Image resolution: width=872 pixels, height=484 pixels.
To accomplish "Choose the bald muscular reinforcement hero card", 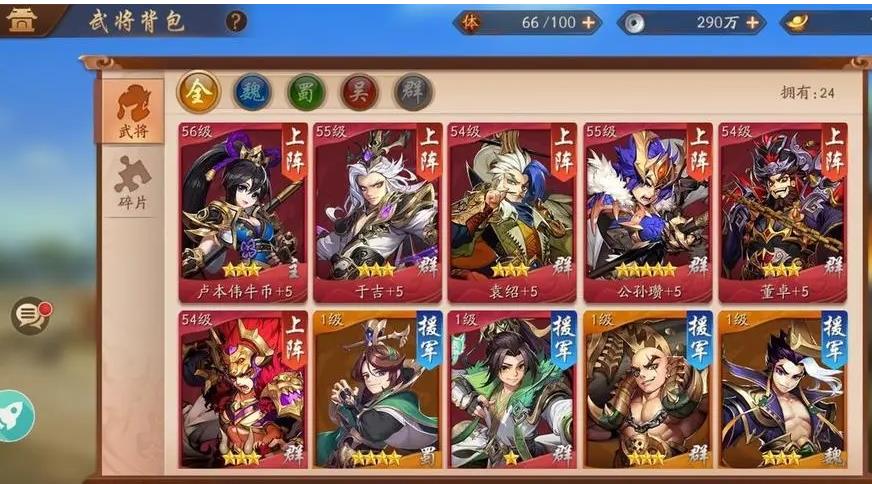I will click(x=647, y=390).
